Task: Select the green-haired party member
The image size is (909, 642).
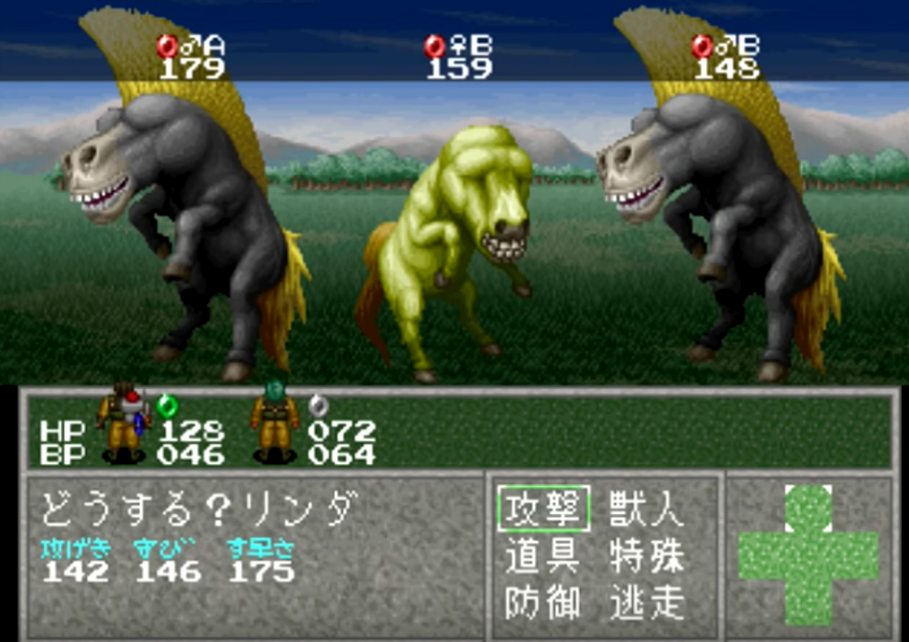Action: pos(274,424)
